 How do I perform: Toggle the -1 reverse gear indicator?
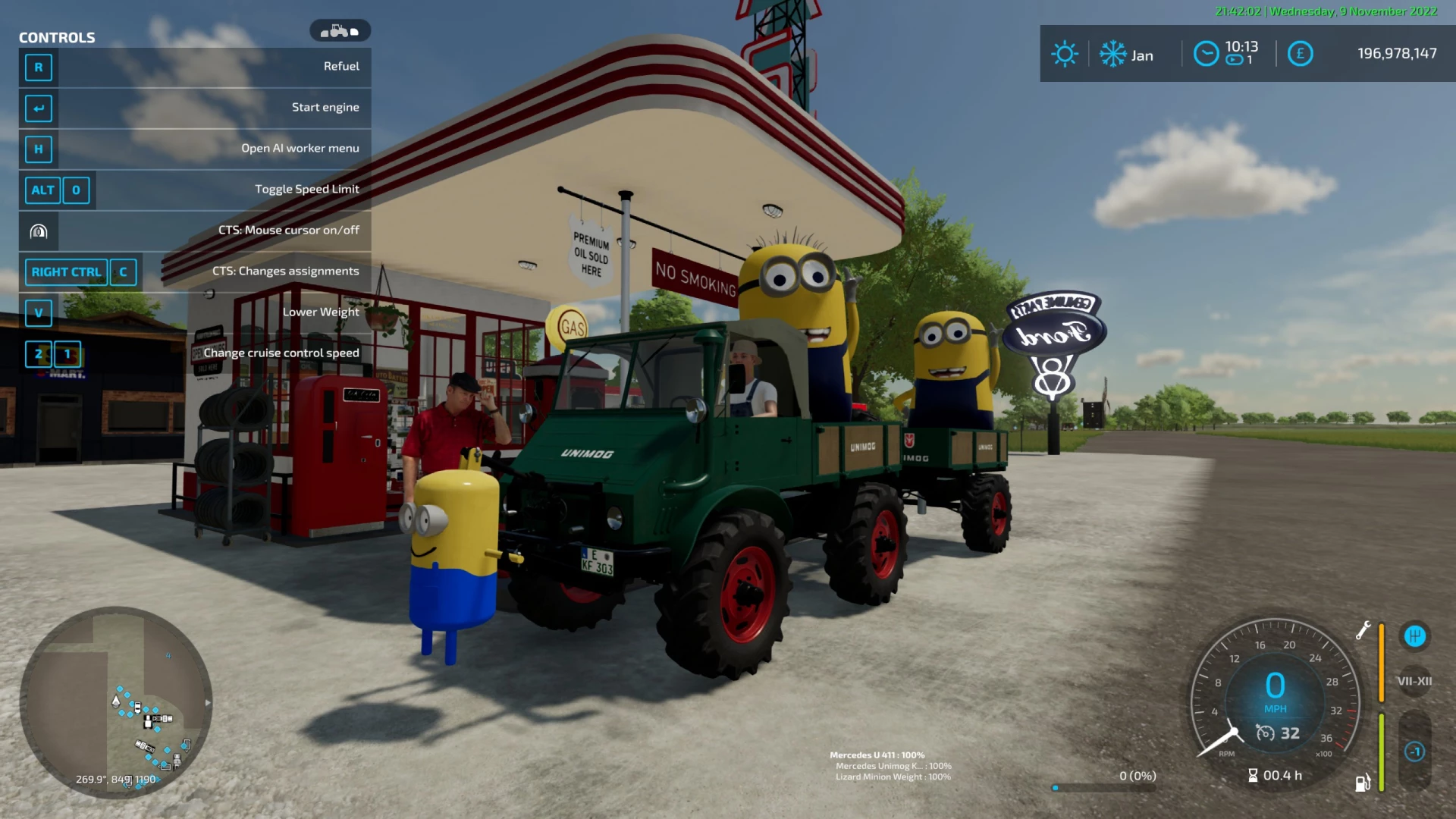[x=1415, y=751]
